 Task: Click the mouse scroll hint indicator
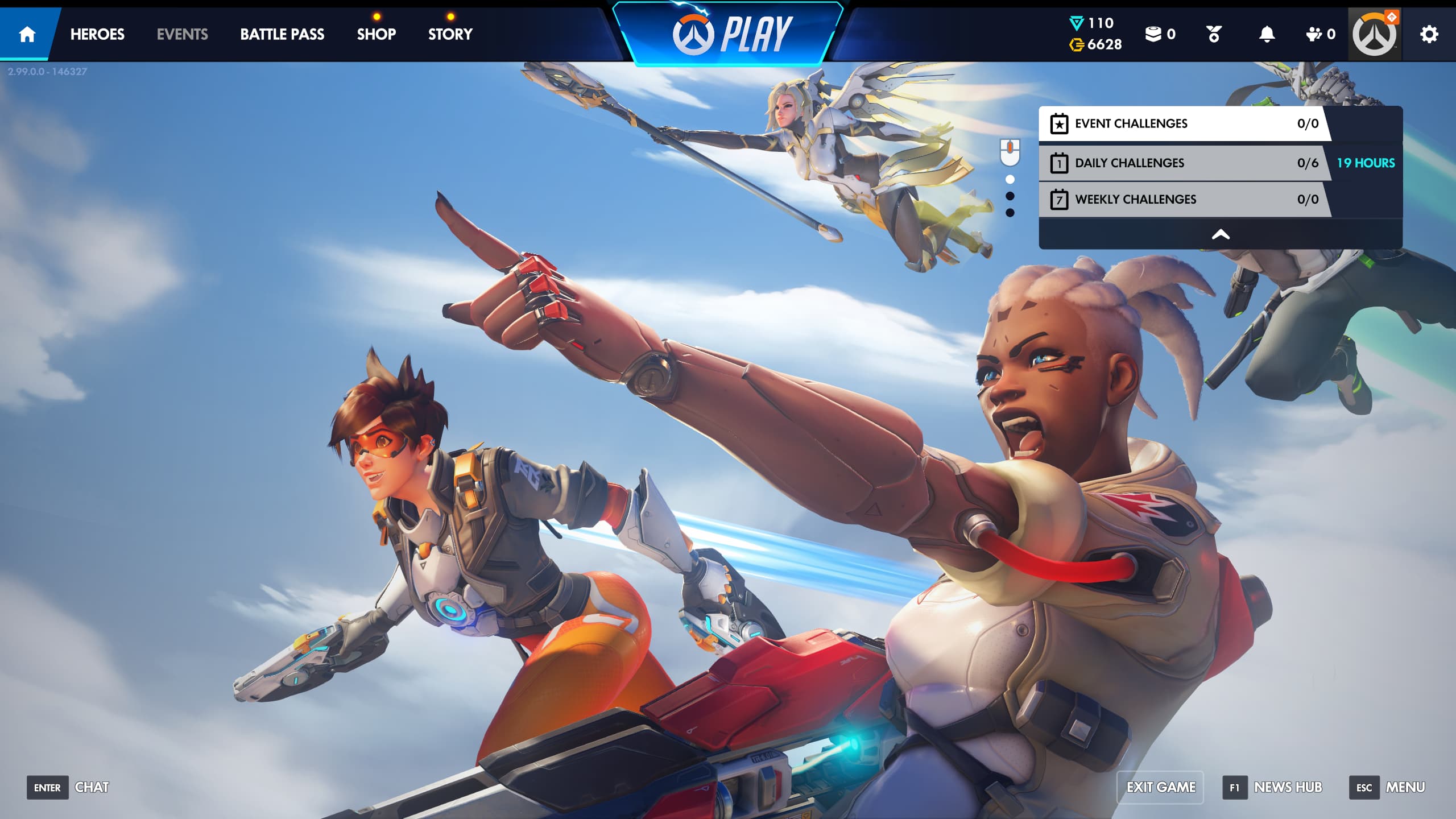click(x=1010, y=152)
